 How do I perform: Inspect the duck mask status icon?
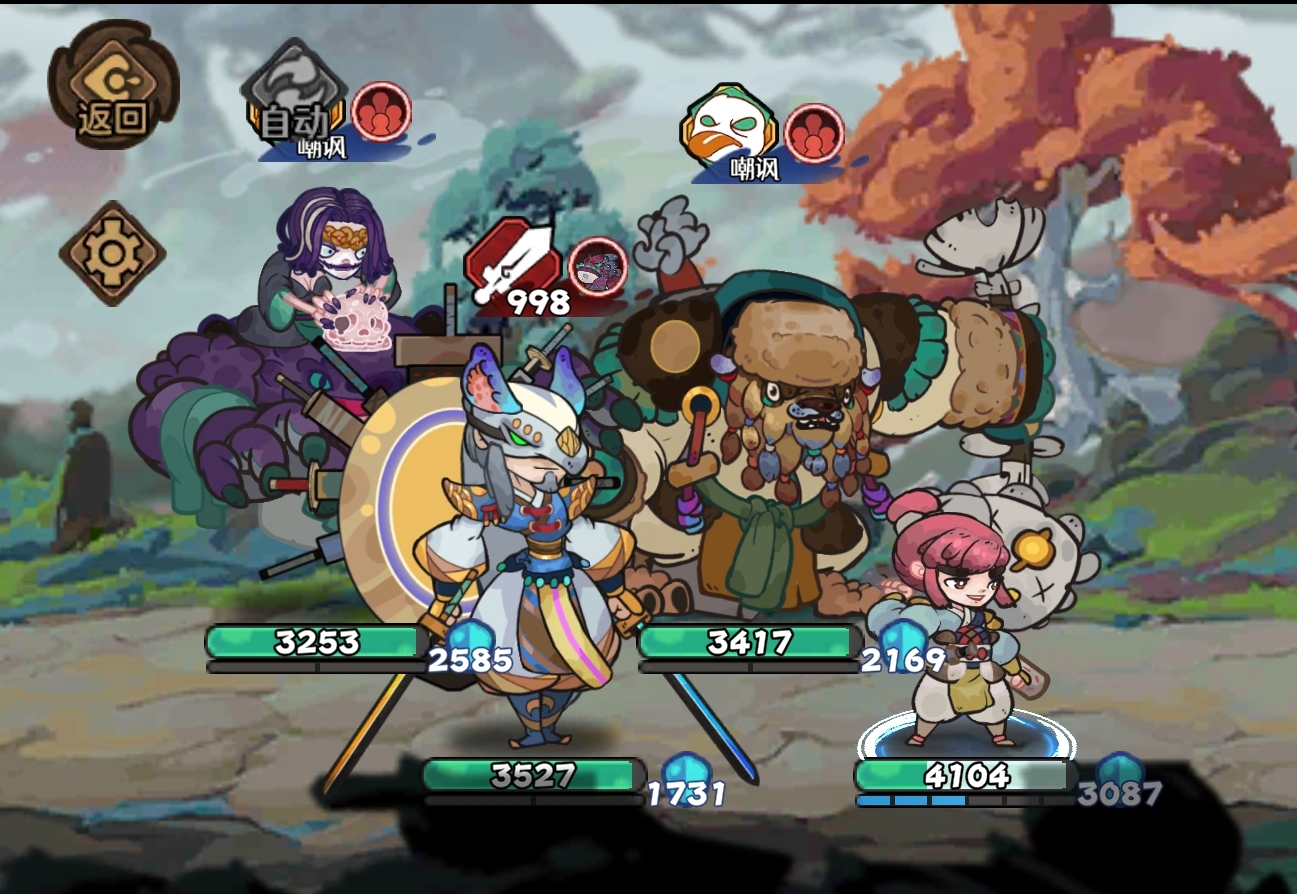click(727, 129)
